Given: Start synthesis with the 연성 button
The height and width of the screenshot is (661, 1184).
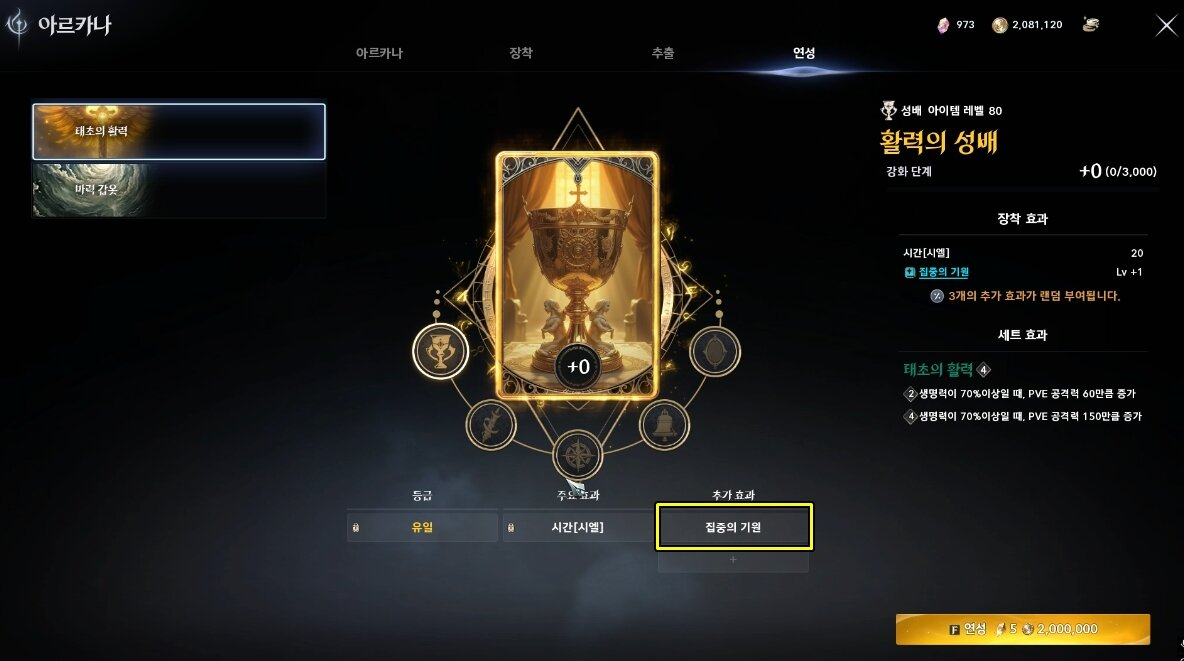Looking at the screenshot, I should pos(1022,629).
